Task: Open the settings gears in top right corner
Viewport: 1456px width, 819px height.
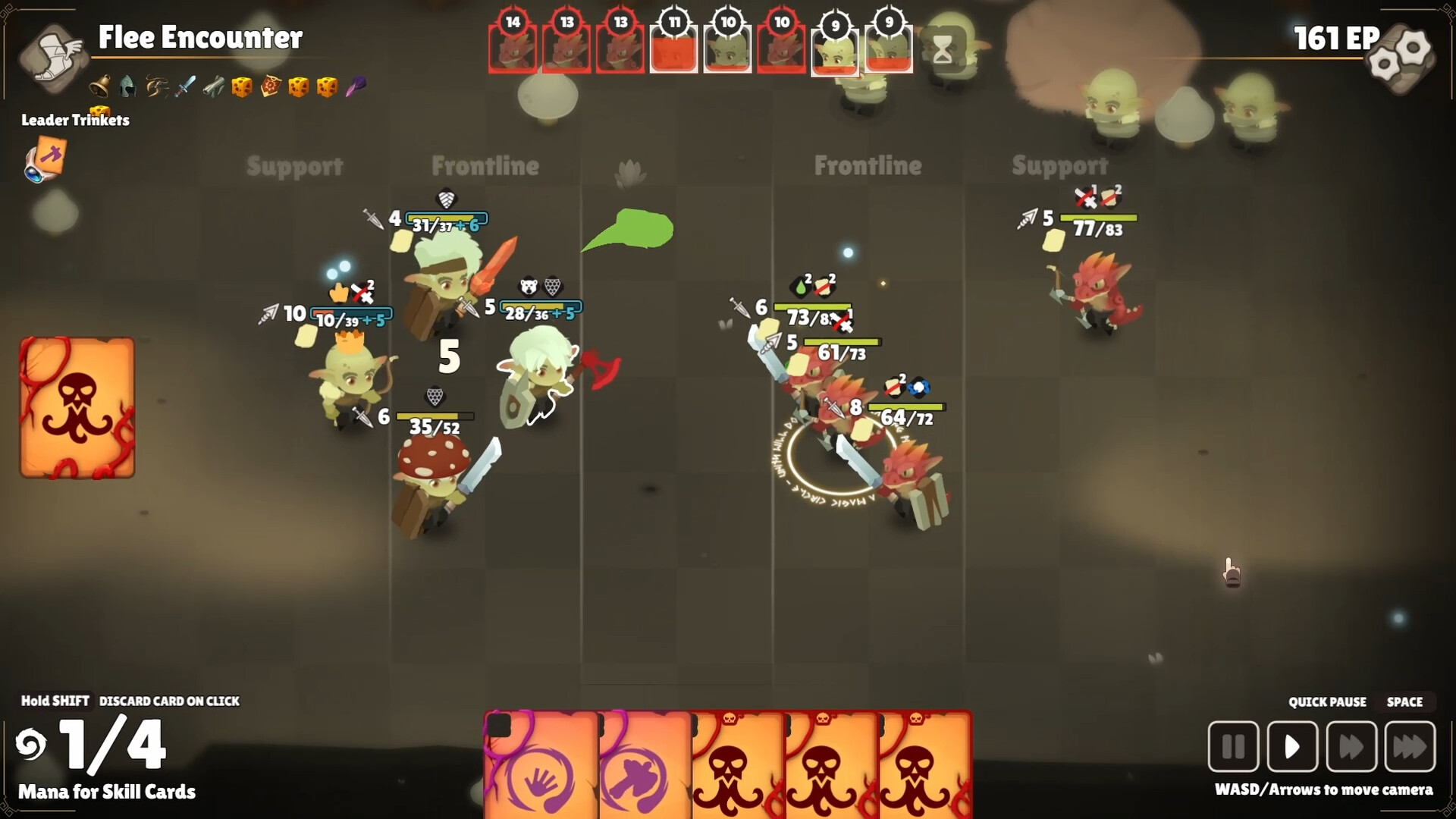Action: 1400,57
